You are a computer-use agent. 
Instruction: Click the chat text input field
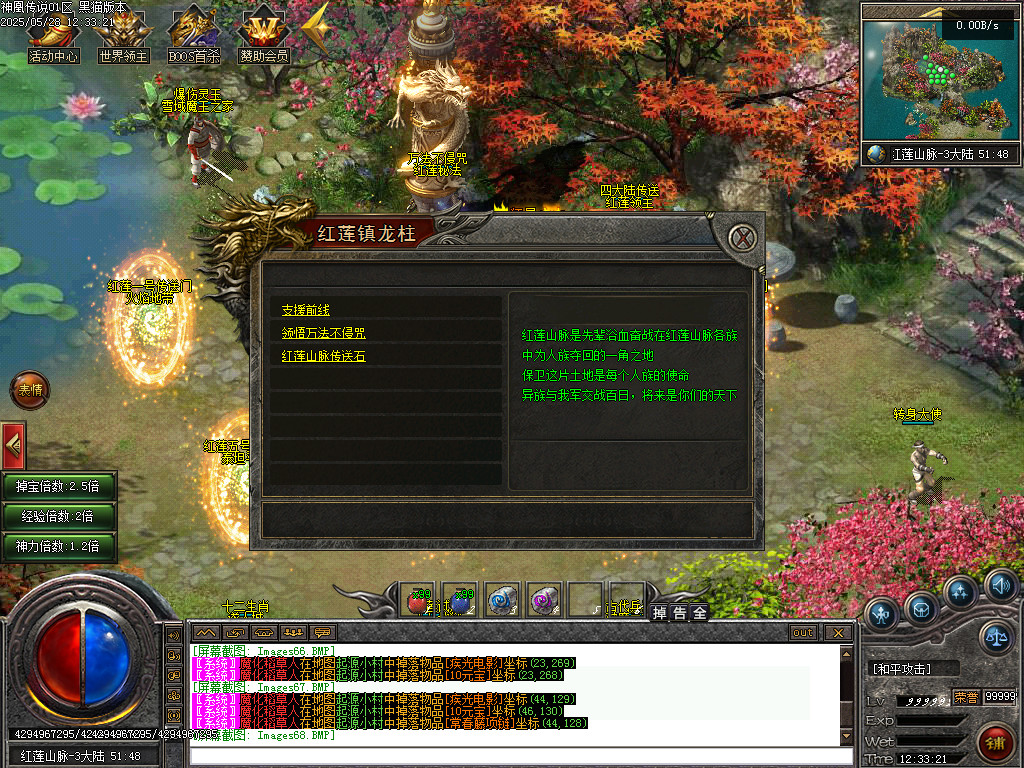[x=520, y=755]
